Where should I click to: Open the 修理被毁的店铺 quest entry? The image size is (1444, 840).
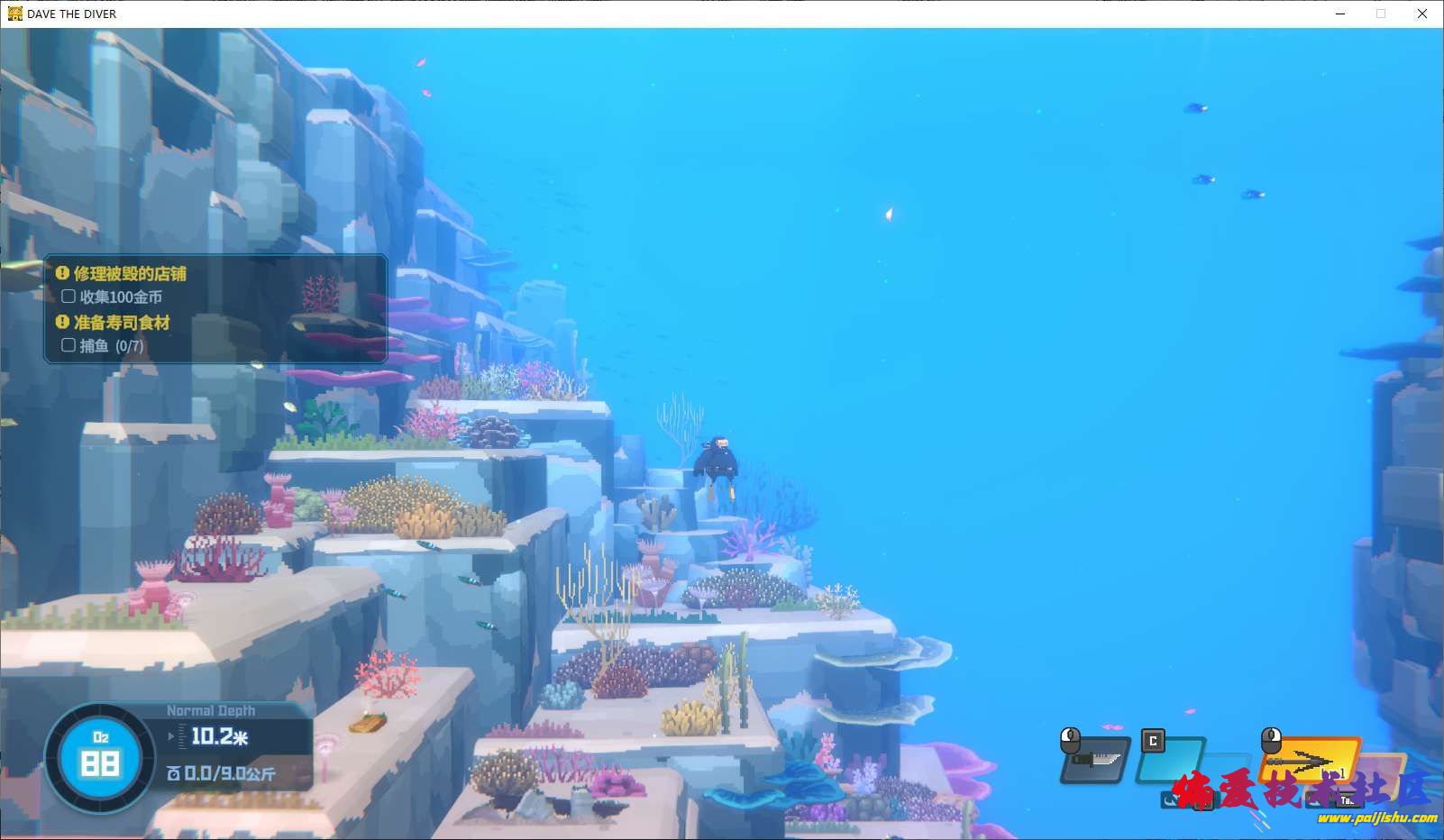(x=130, y=273)
